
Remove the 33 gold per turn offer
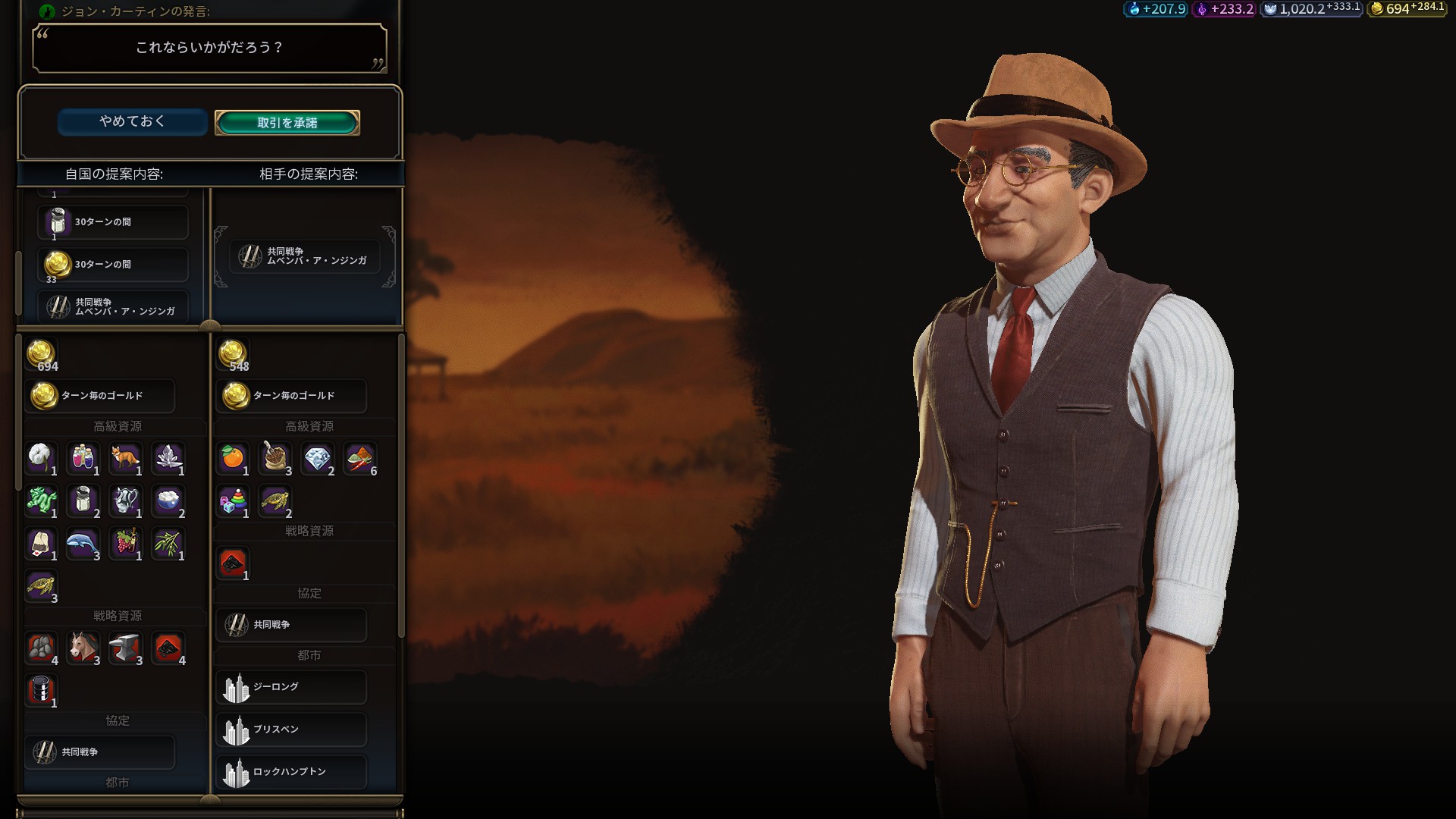coord(112,265)
